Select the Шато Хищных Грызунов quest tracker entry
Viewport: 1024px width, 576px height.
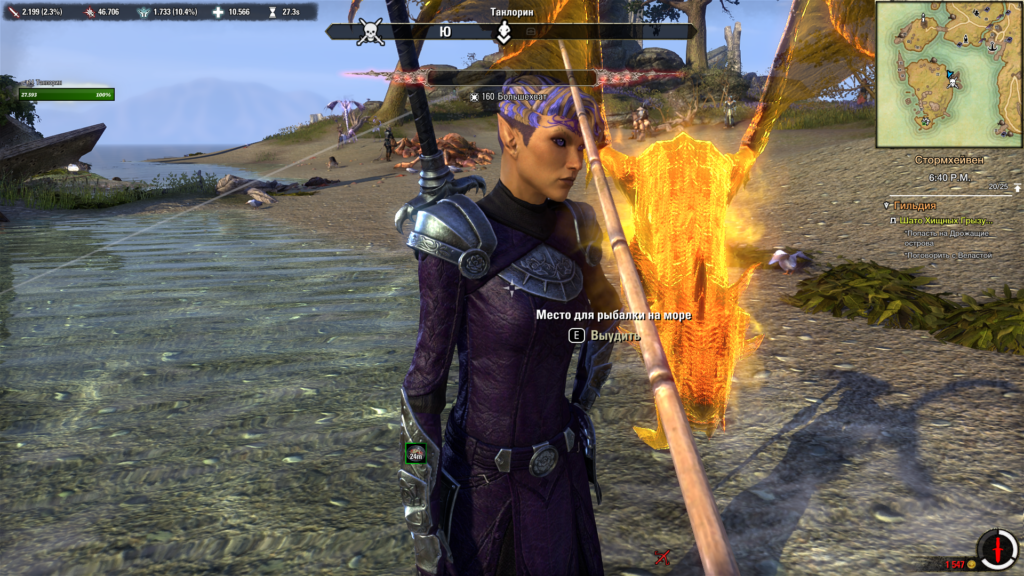point(945,220)
